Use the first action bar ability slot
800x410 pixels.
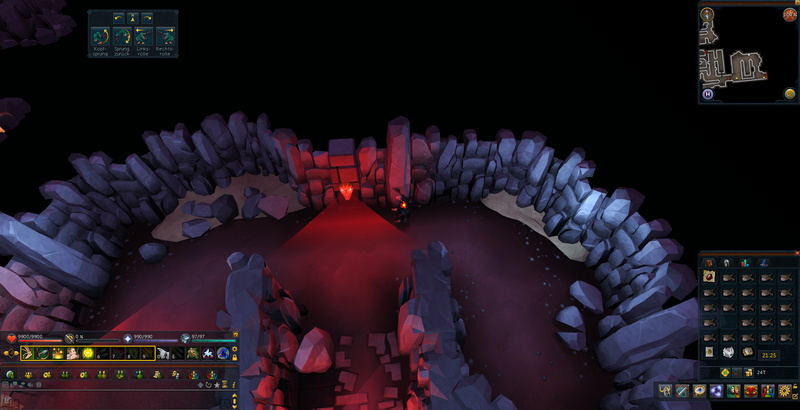coord(28,354)
